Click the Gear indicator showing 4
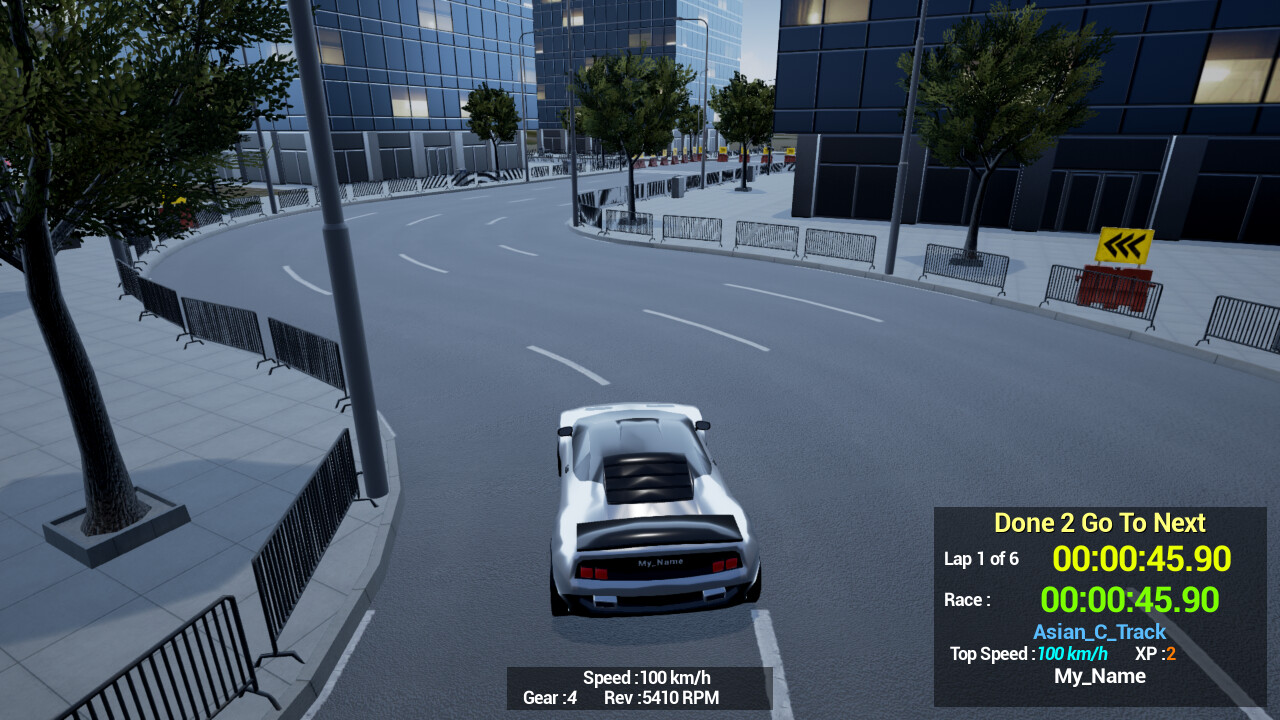 click(x=549, y=698)
